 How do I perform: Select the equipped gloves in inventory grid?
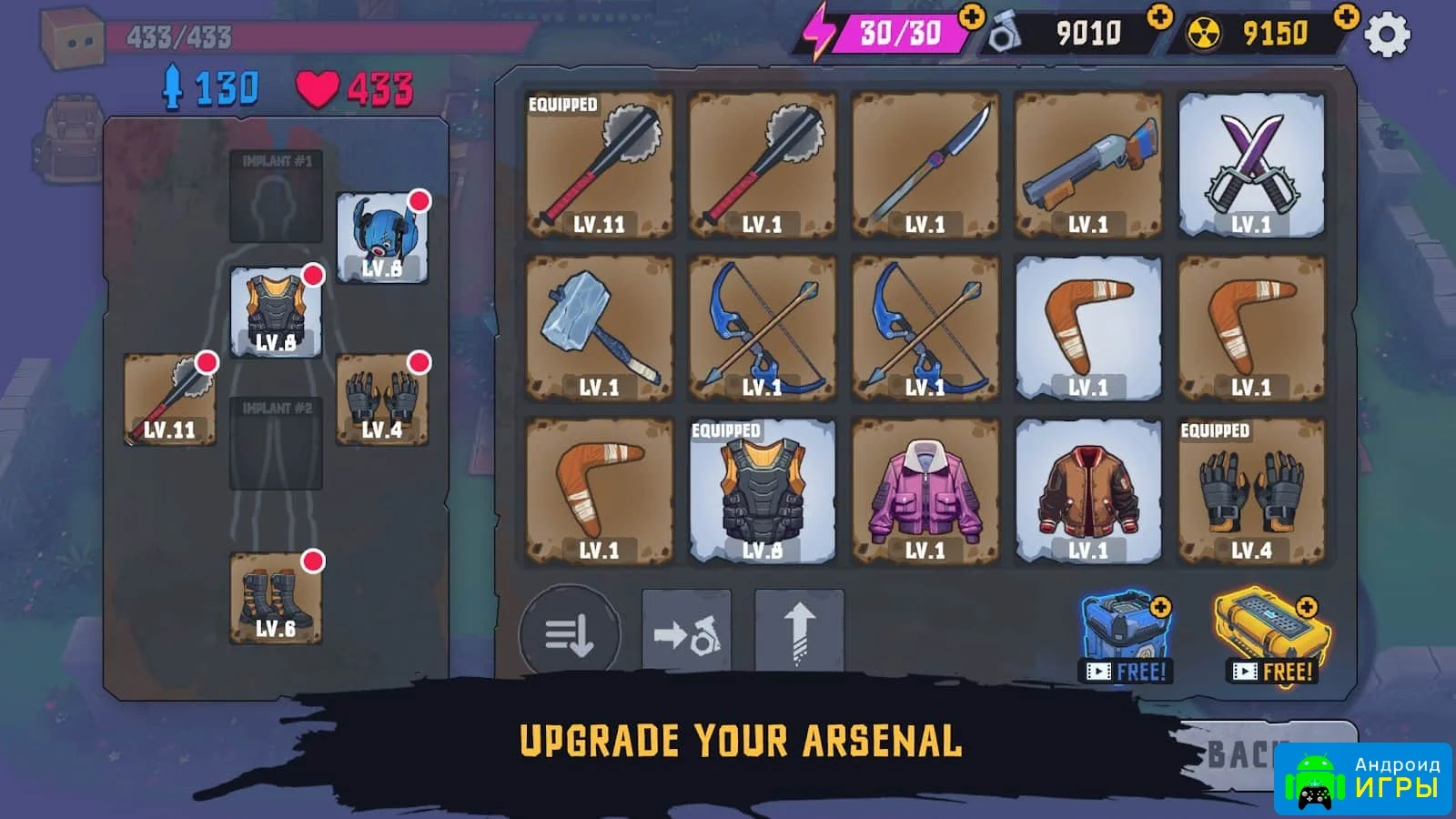coord(1251,491)
